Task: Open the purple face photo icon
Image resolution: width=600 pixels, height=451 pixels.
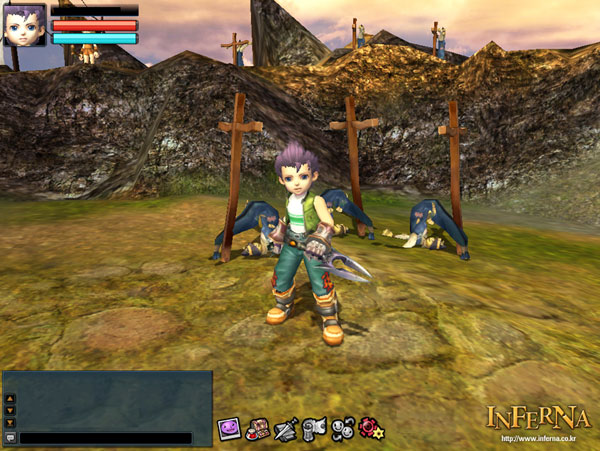Action: (x=229, y=429)
